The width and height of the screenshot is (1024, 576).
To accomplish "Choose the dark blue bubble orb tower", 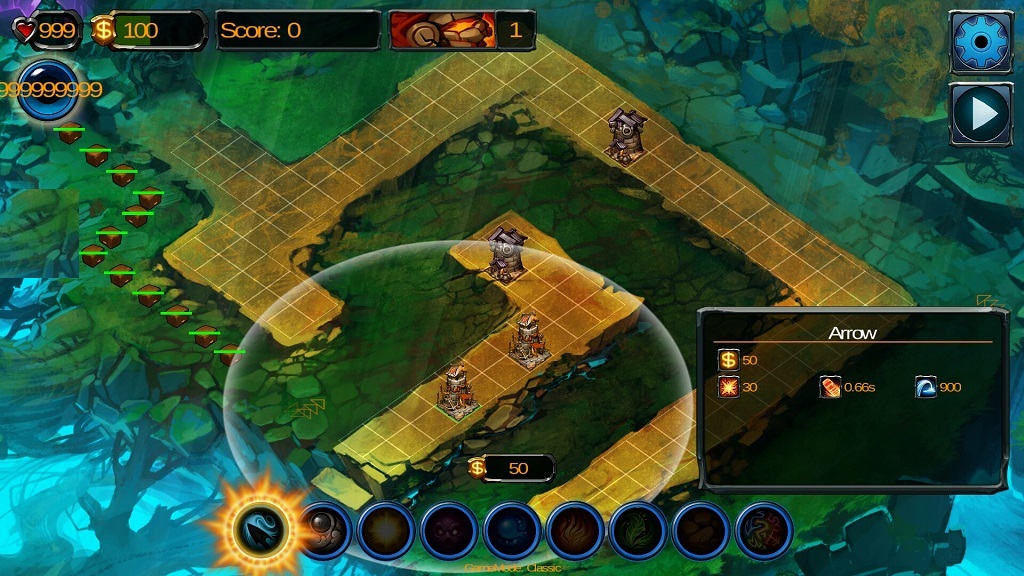I will tap(513, 530).
